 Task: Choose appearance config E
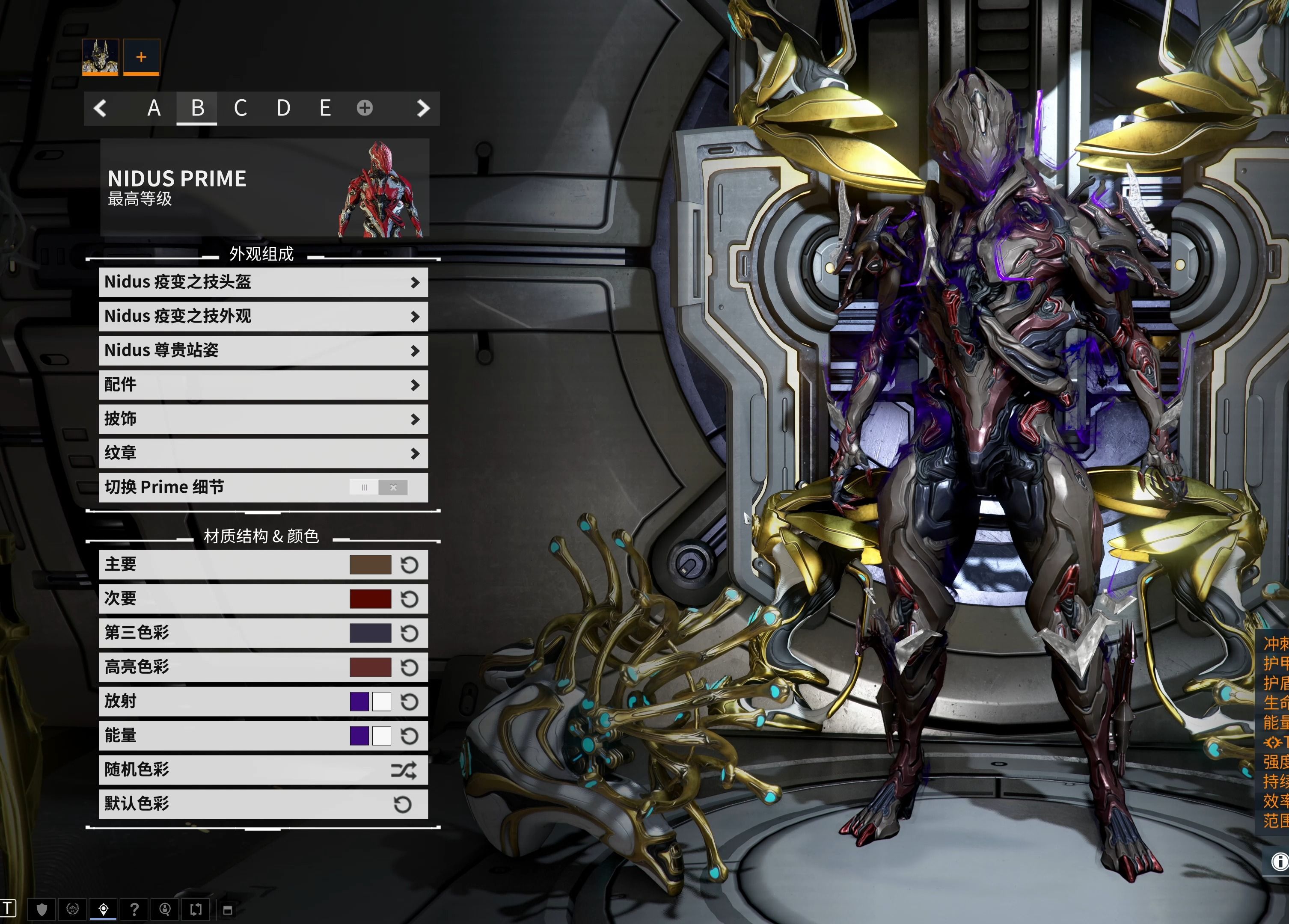pos(325,108)
